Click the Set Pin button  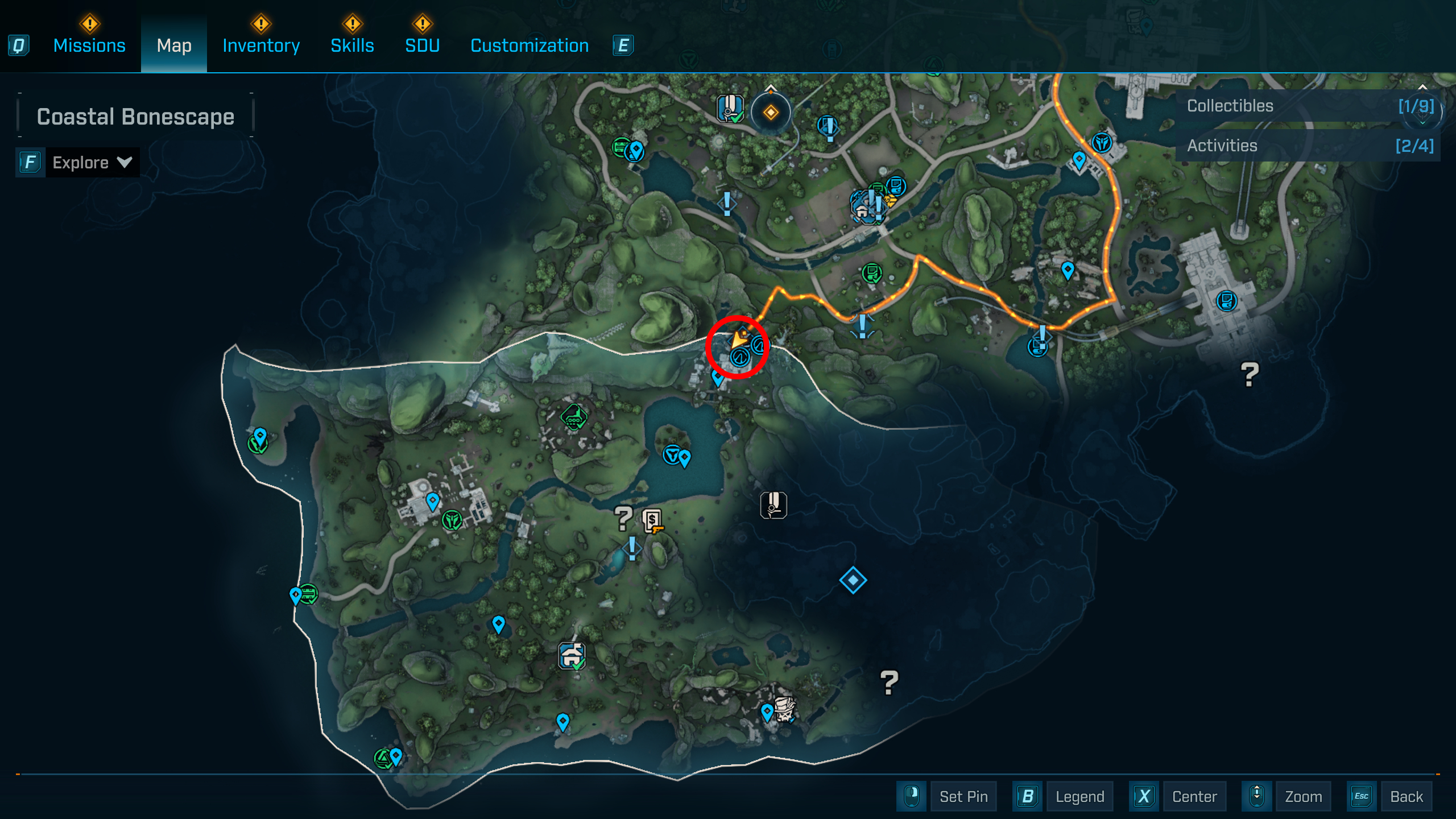(963, 796)
